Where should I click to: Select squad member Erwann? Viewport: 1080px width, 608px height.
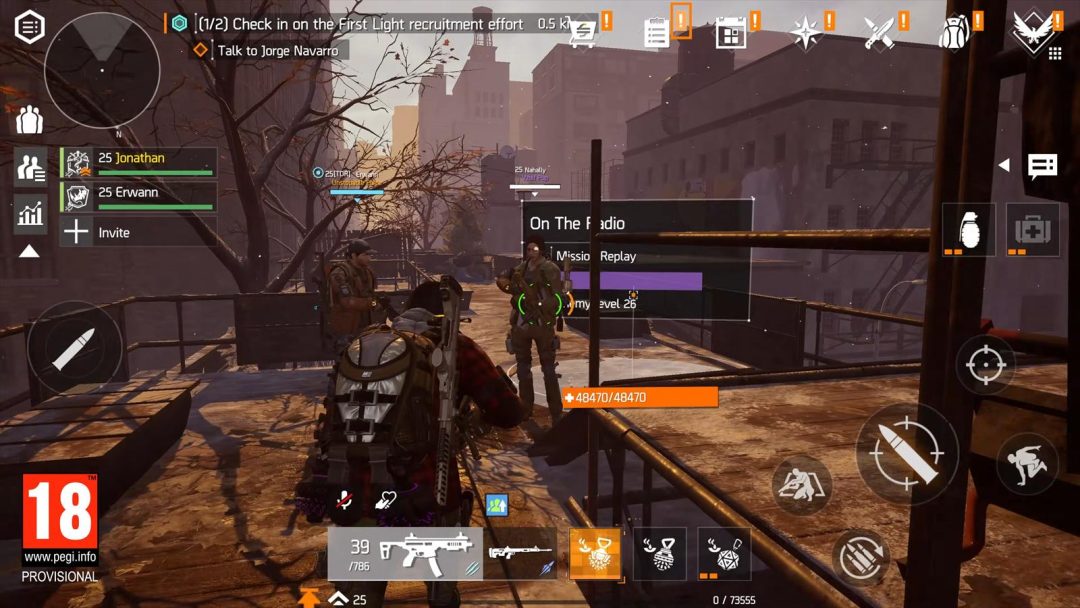(x=139, y=197)
